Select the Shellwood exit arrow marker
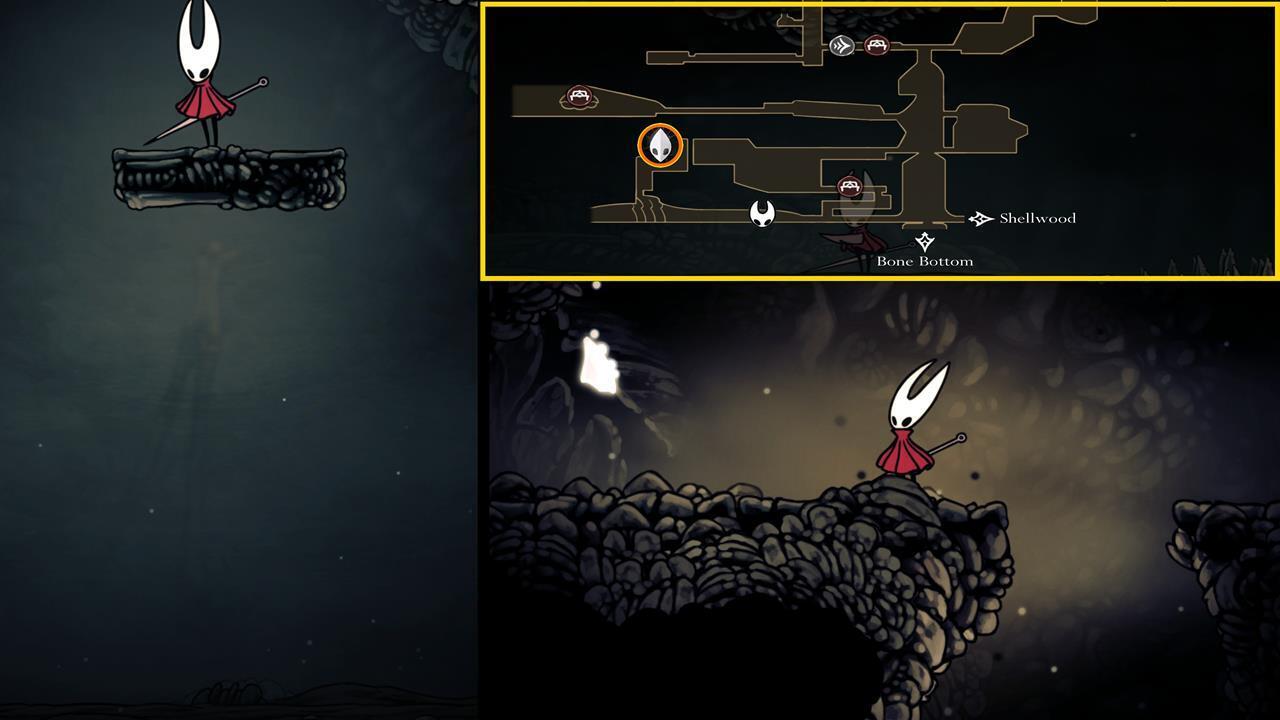Viewport: 1280px width, 720px height. click(x=982, y=217)
